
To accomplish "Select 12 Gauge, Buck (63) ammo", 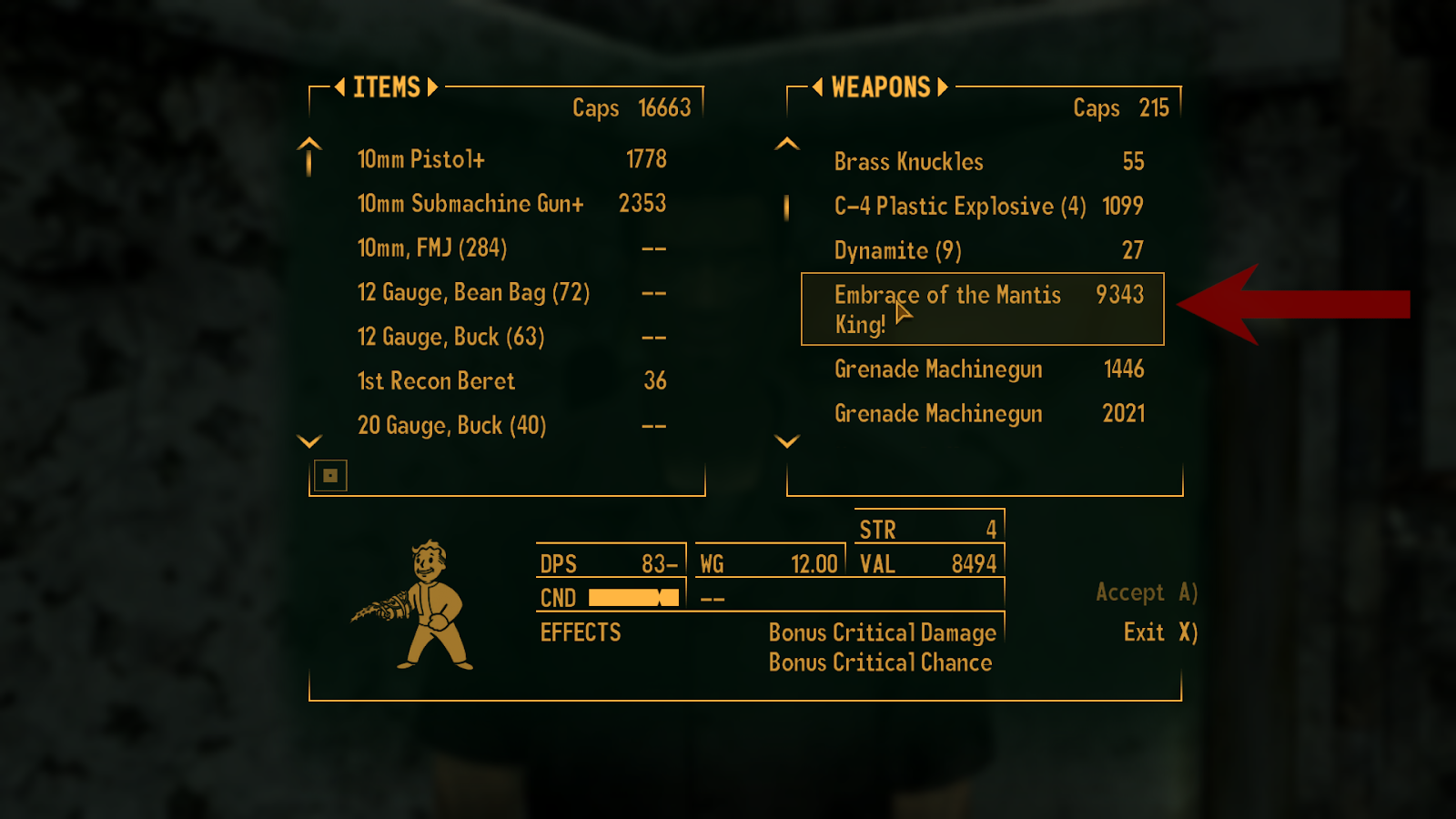I will pos(510,338).
